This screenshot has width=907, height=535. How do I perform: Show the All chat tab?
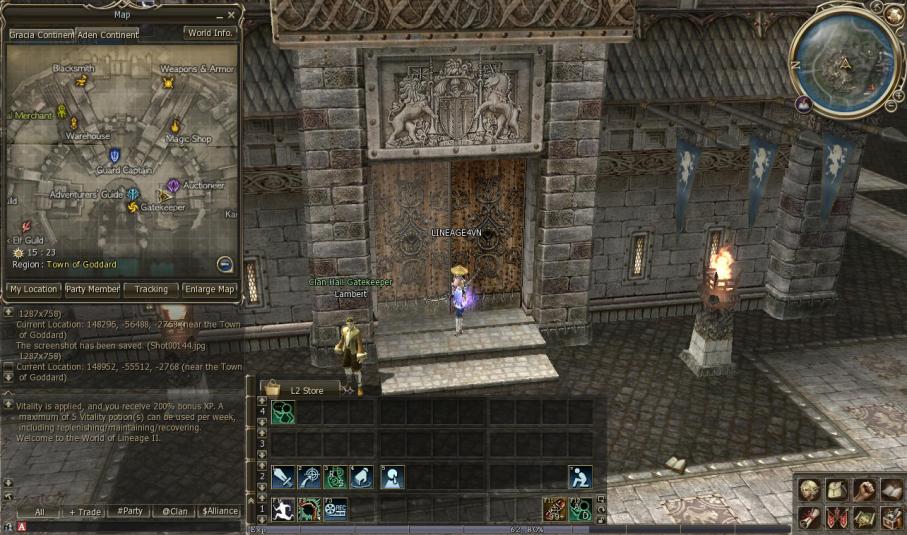coord(39,511)
